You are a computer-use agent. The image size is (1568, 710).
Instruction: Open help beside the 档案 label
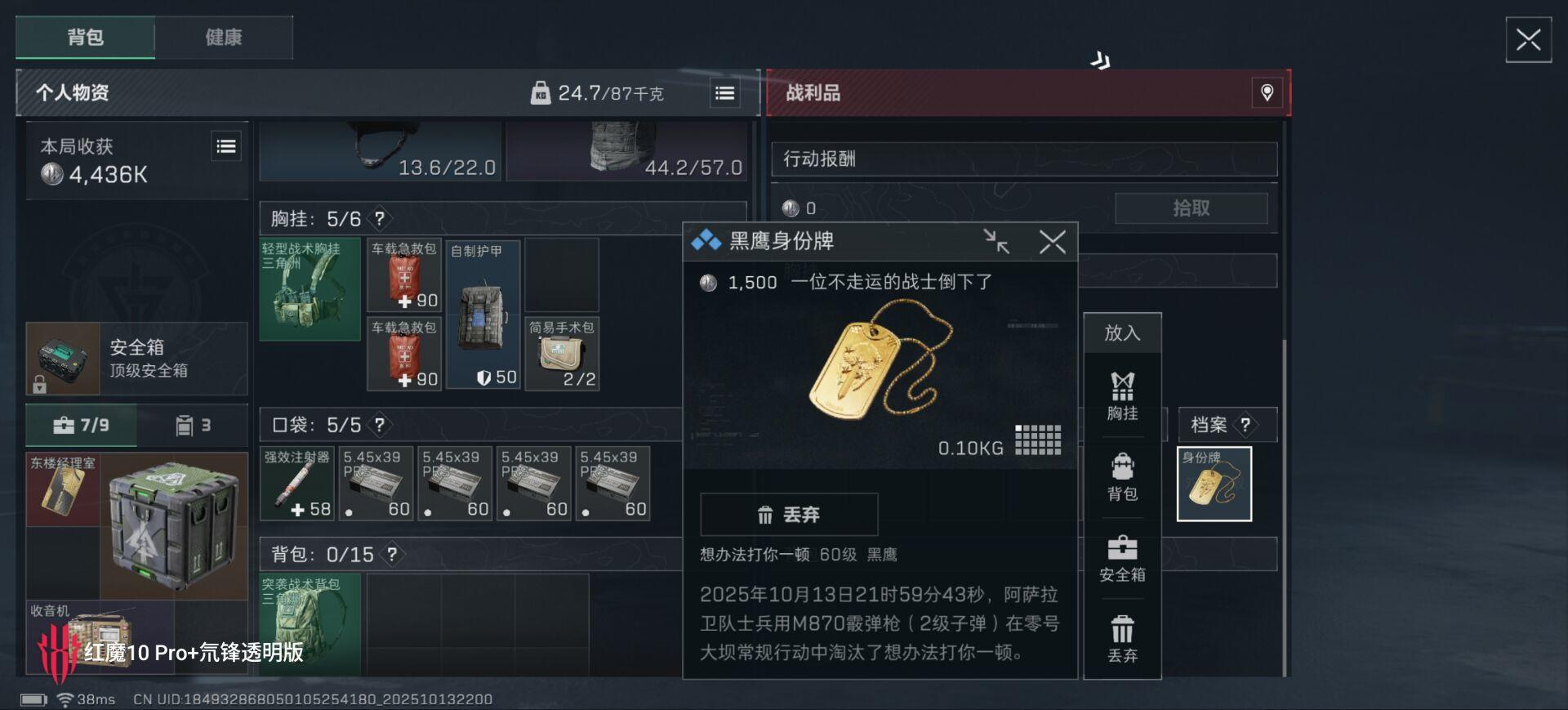pyautogui.click(x=1245, y=424)
